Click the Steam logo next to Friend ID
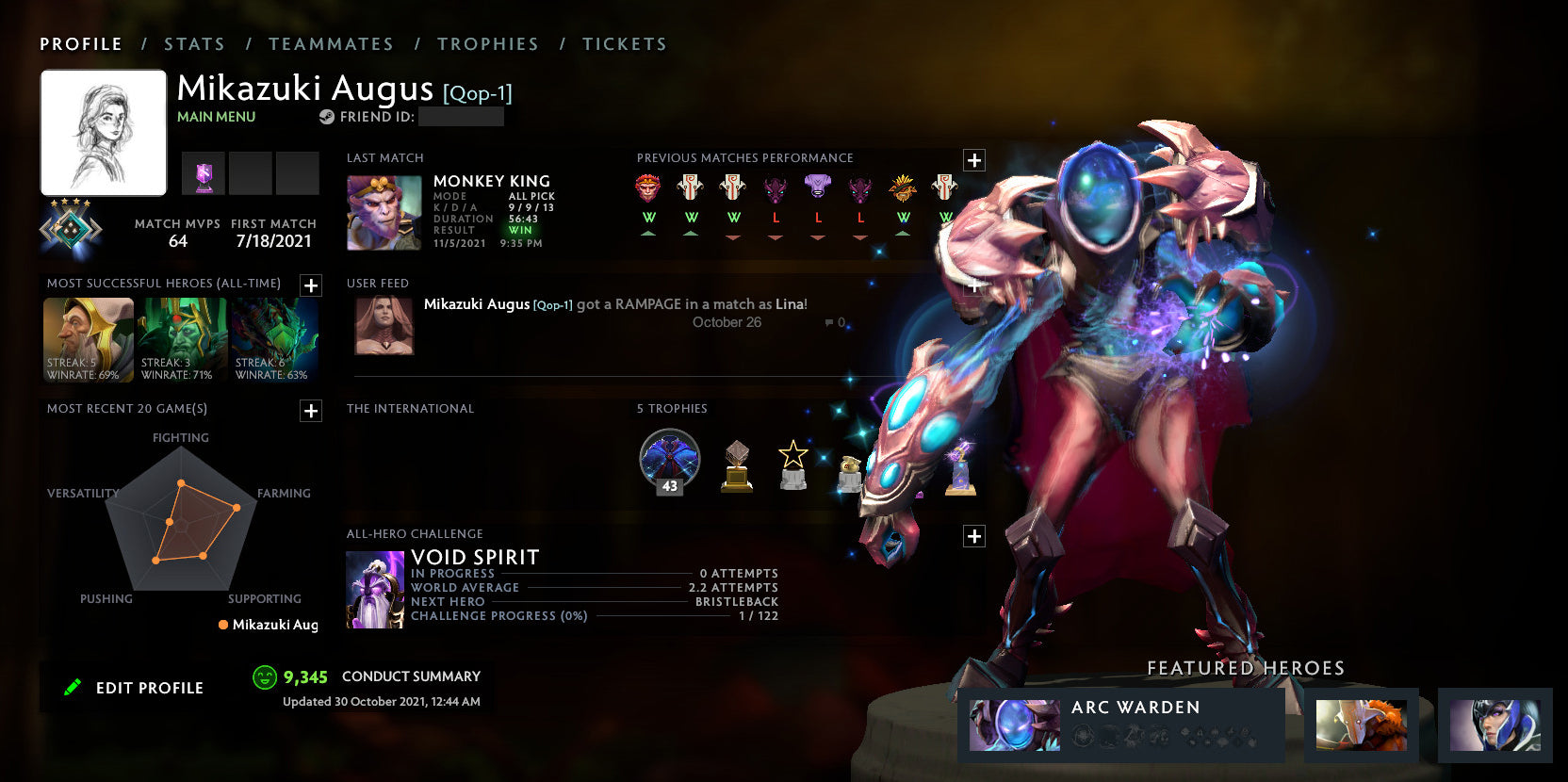The image size is (1568, 782). pyautogui.click(x=327, y=117)
